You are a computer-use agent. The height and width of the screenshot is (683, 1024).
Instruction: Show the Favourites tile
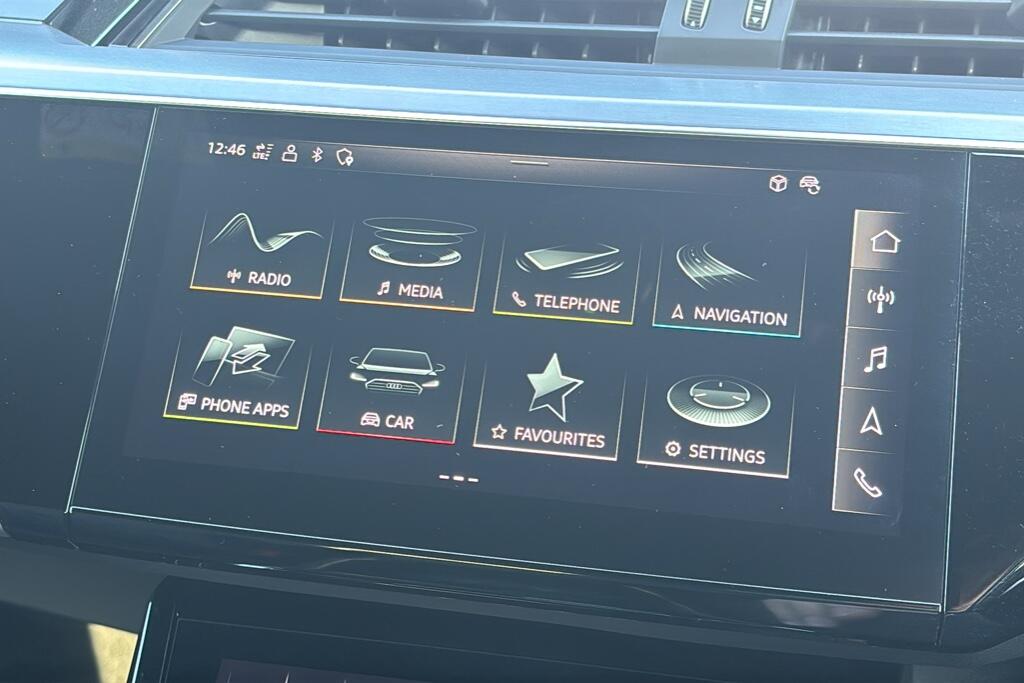[548, 409]
